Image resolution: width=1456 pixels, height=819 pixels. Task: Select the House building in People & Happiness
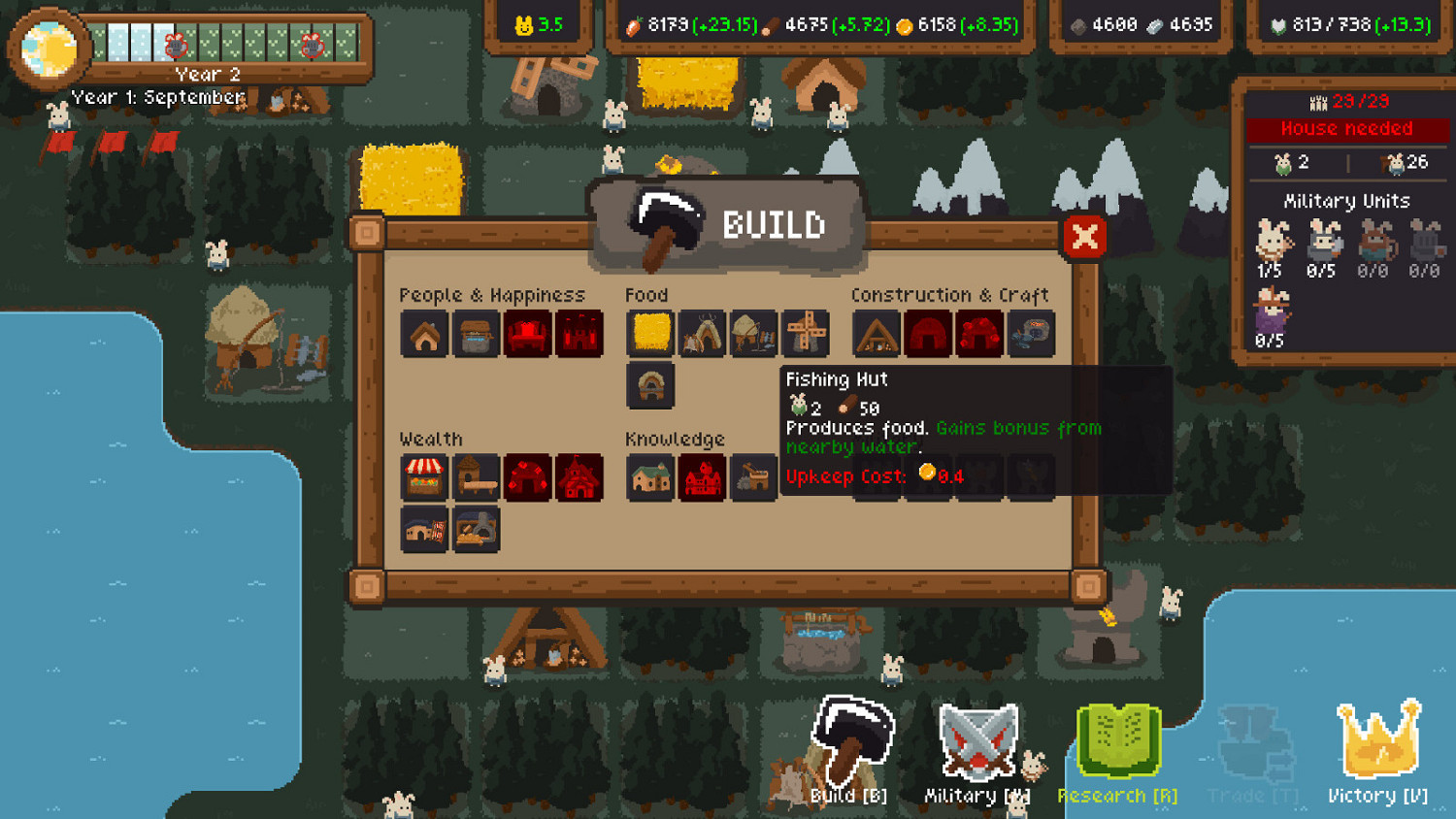coord(424,333)
